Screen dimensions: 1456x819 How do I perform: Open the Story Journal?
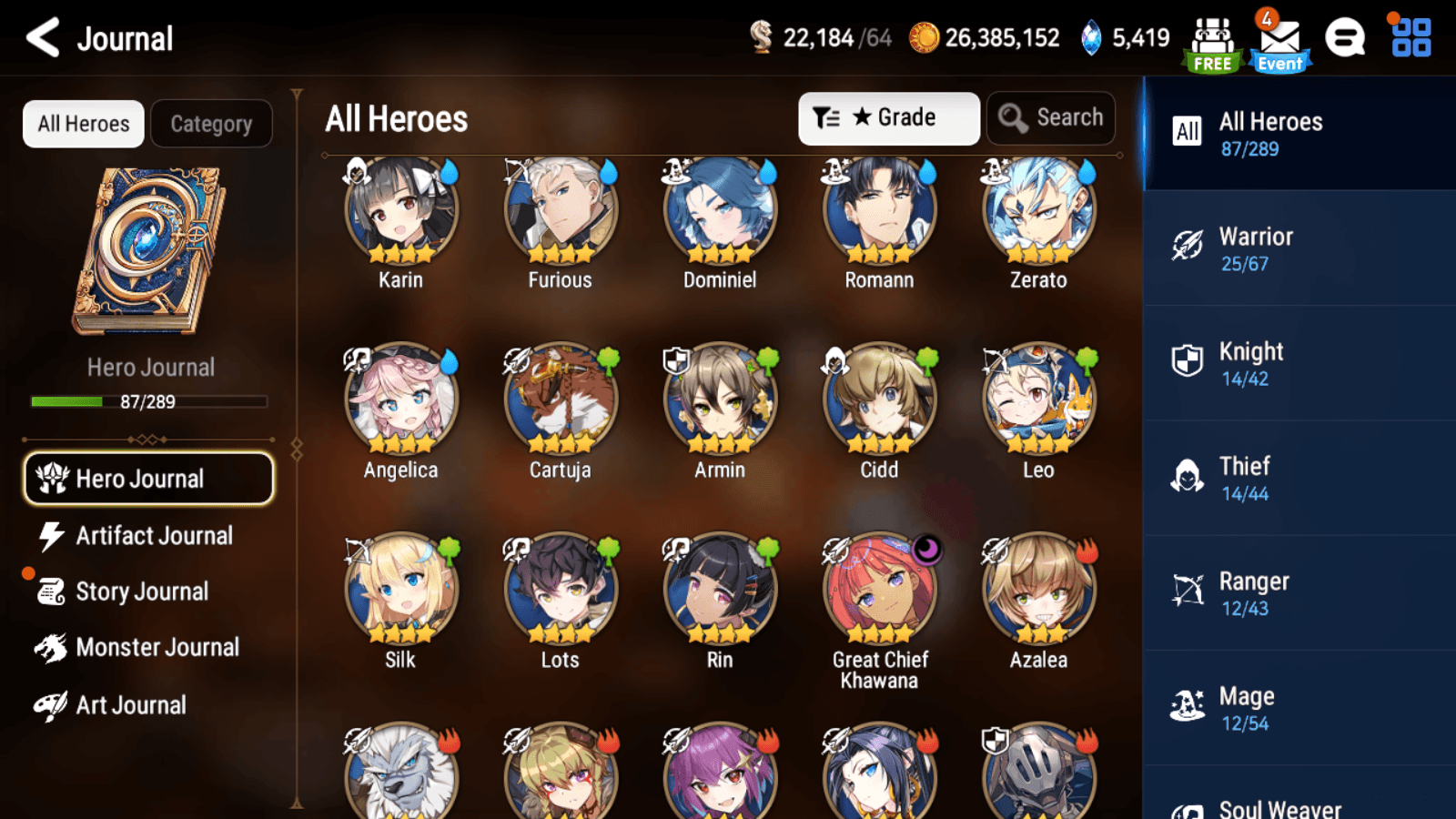pyautogui.click(x=142, y=591)
